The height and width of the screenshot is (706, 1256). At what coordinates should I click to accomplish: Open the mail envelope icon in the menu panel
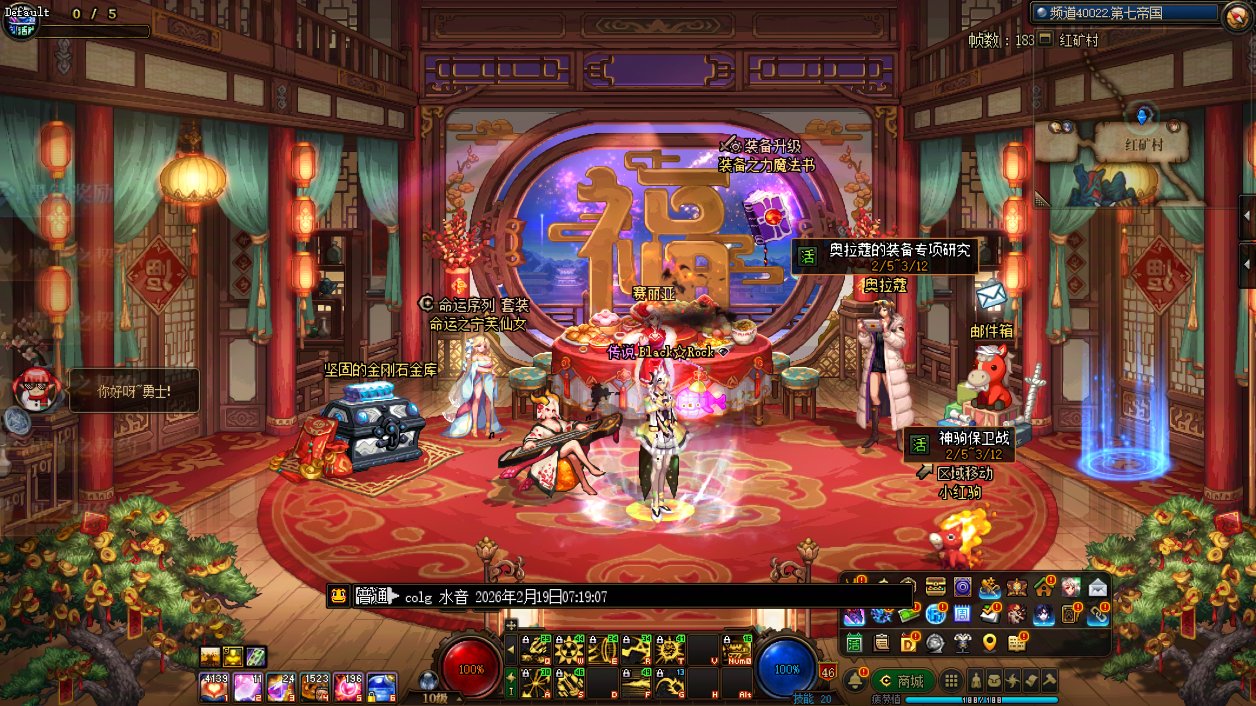1098,587
